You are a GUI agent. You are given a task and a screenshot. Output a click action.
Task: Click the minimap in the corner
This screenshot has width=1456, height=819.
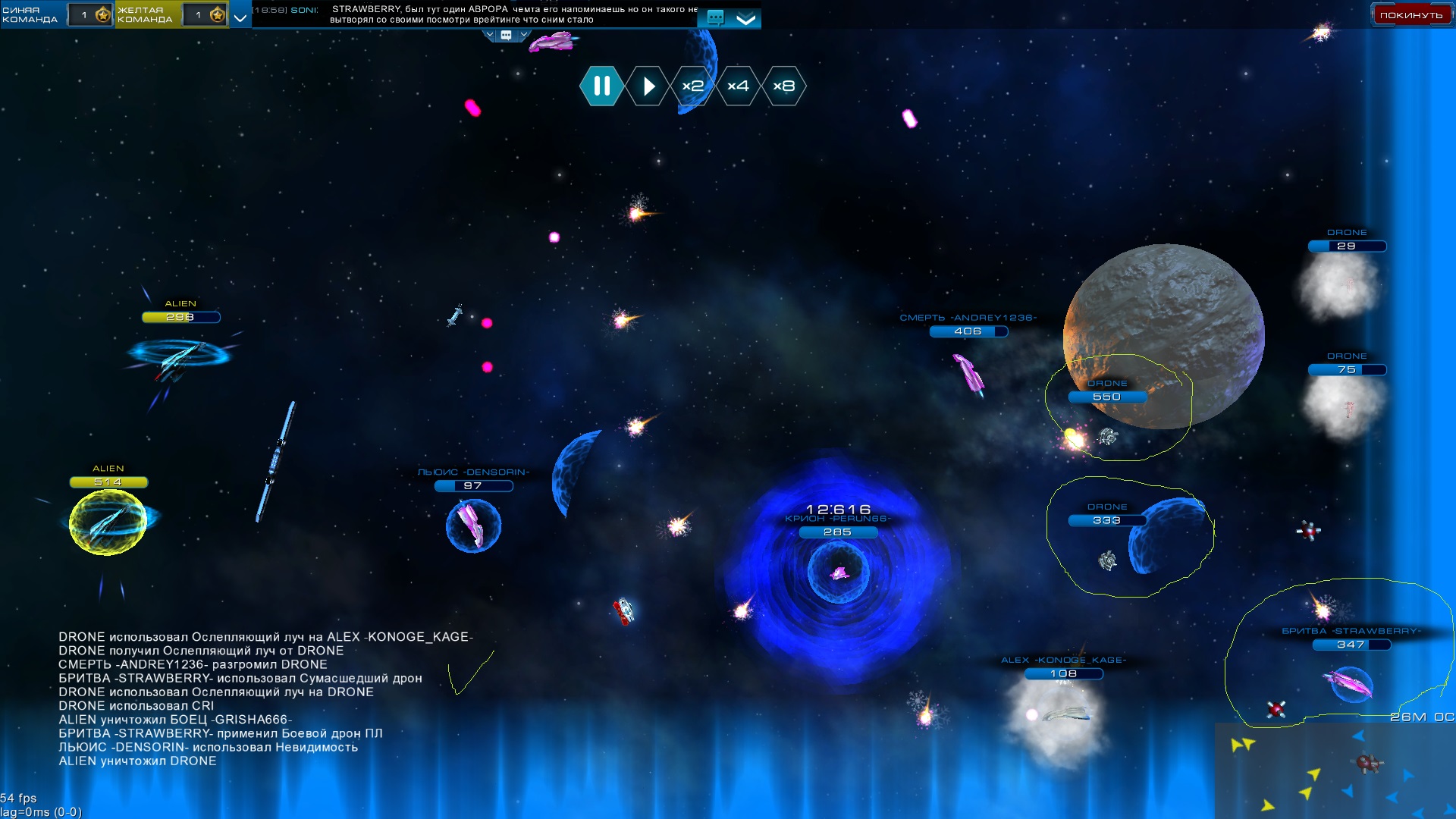coord(1335,770)
